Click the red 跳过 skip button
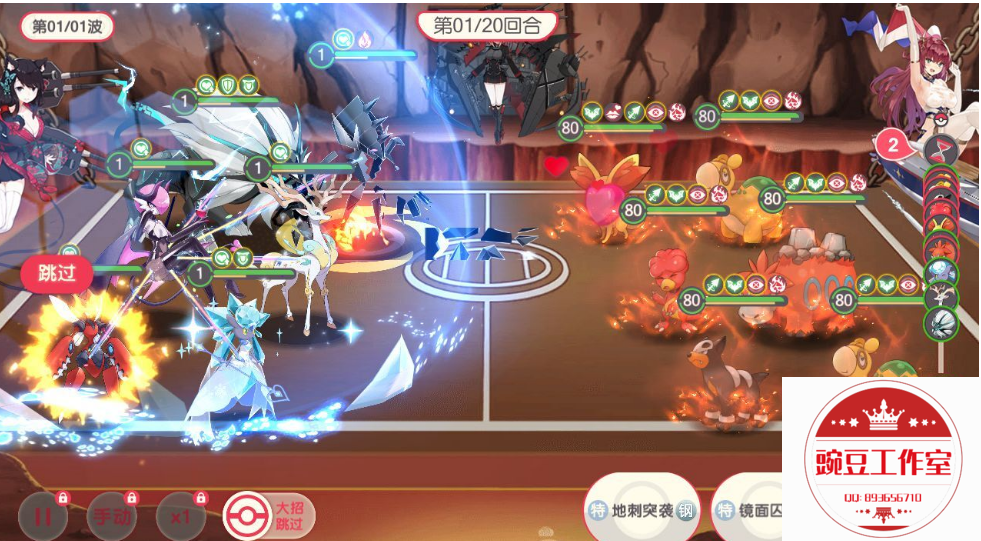This screenshot has height=541, width=981. (x=57, y=274)
